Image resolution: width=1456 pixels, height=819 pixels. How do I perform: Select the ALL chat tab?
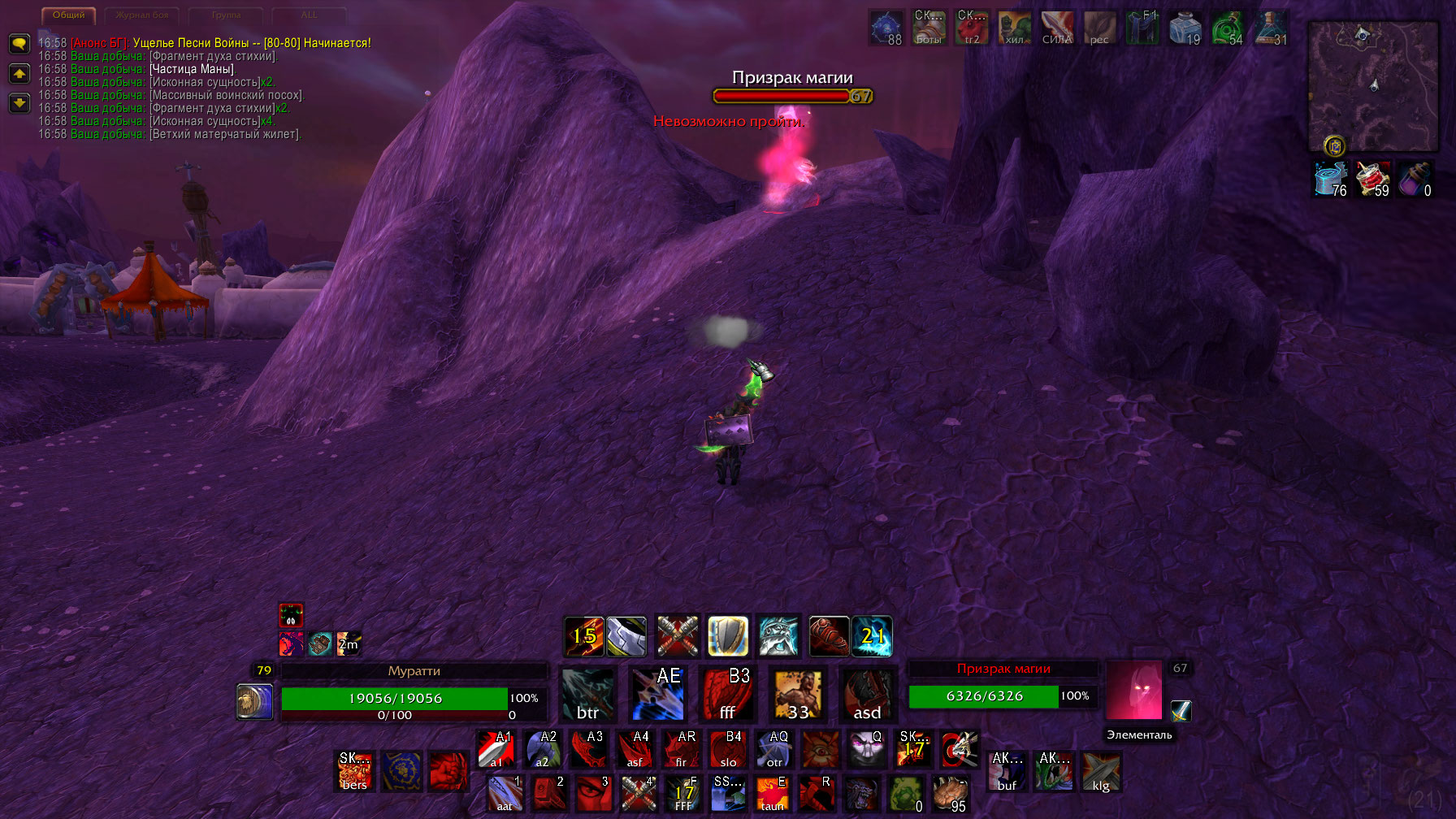pos(309,15)
